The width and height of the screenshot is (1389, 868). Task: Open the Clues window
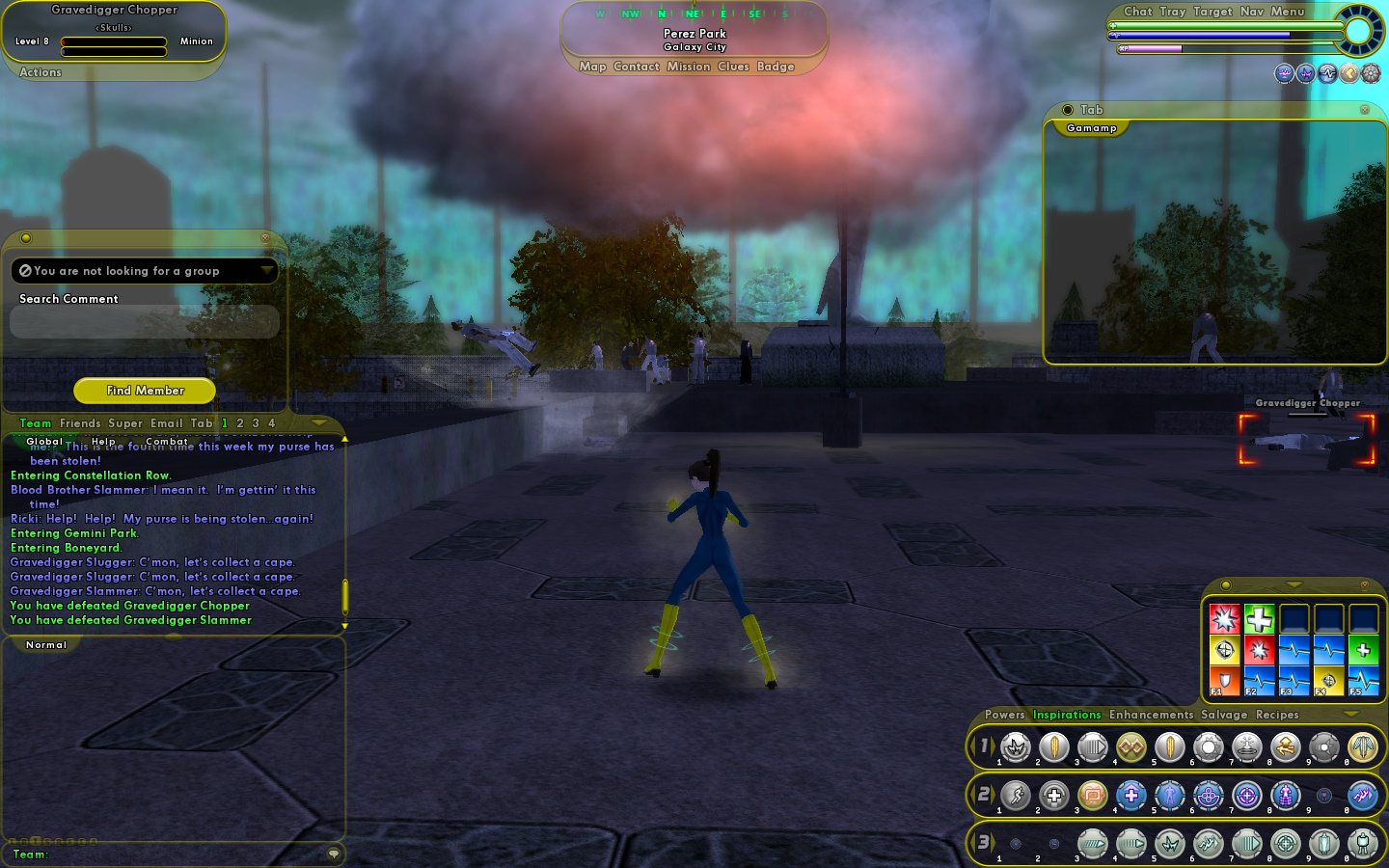pos(733,67)
